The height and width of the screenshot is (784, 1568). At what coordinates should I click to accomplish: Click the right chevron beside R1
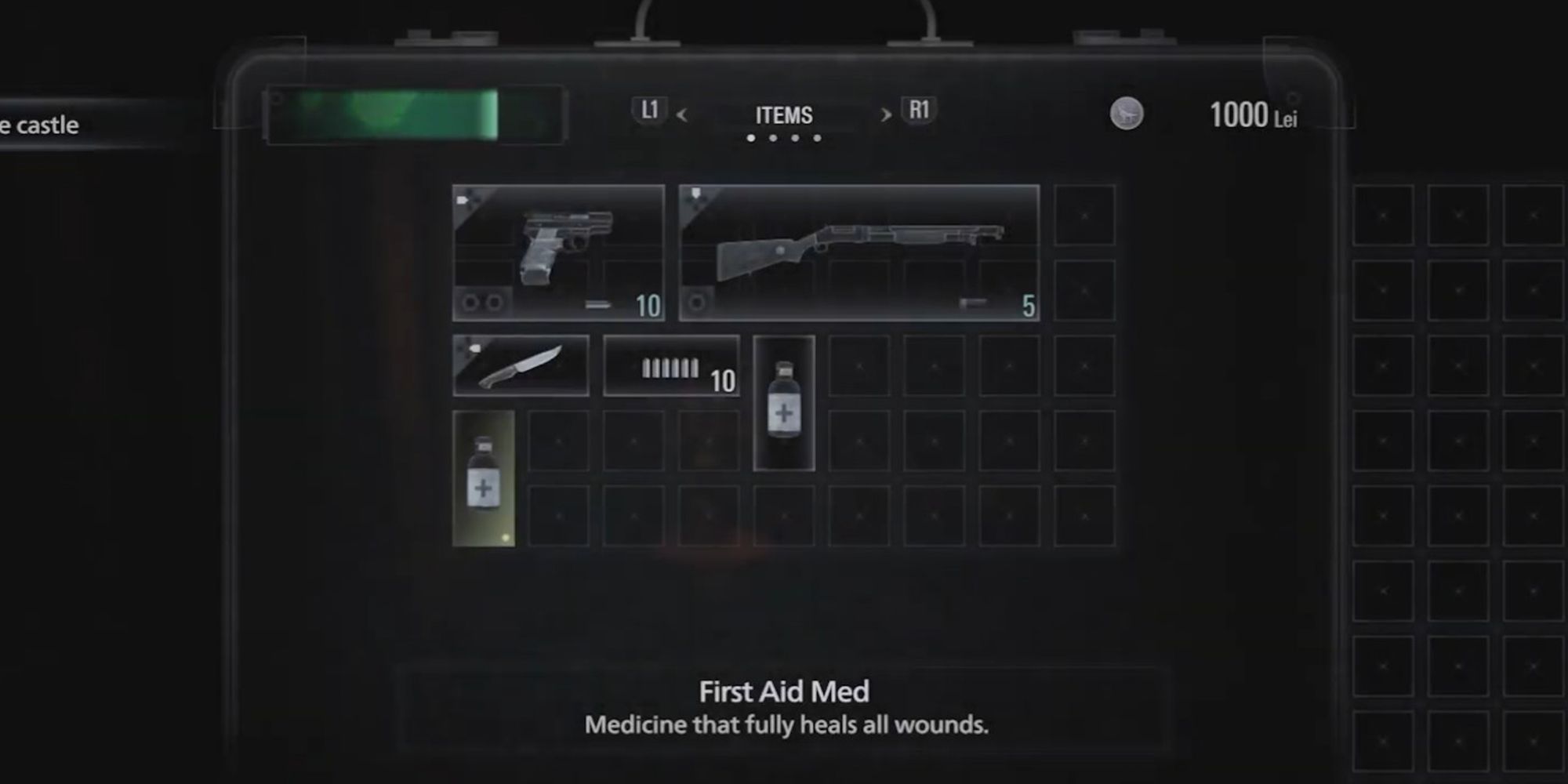886,116
